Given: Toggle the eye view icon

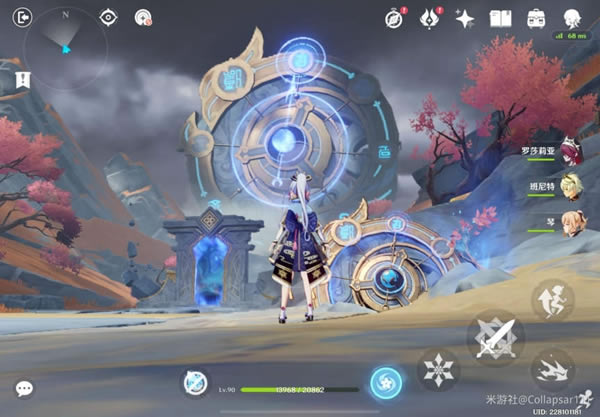Looking at the screenshot, I should point(109,17).
